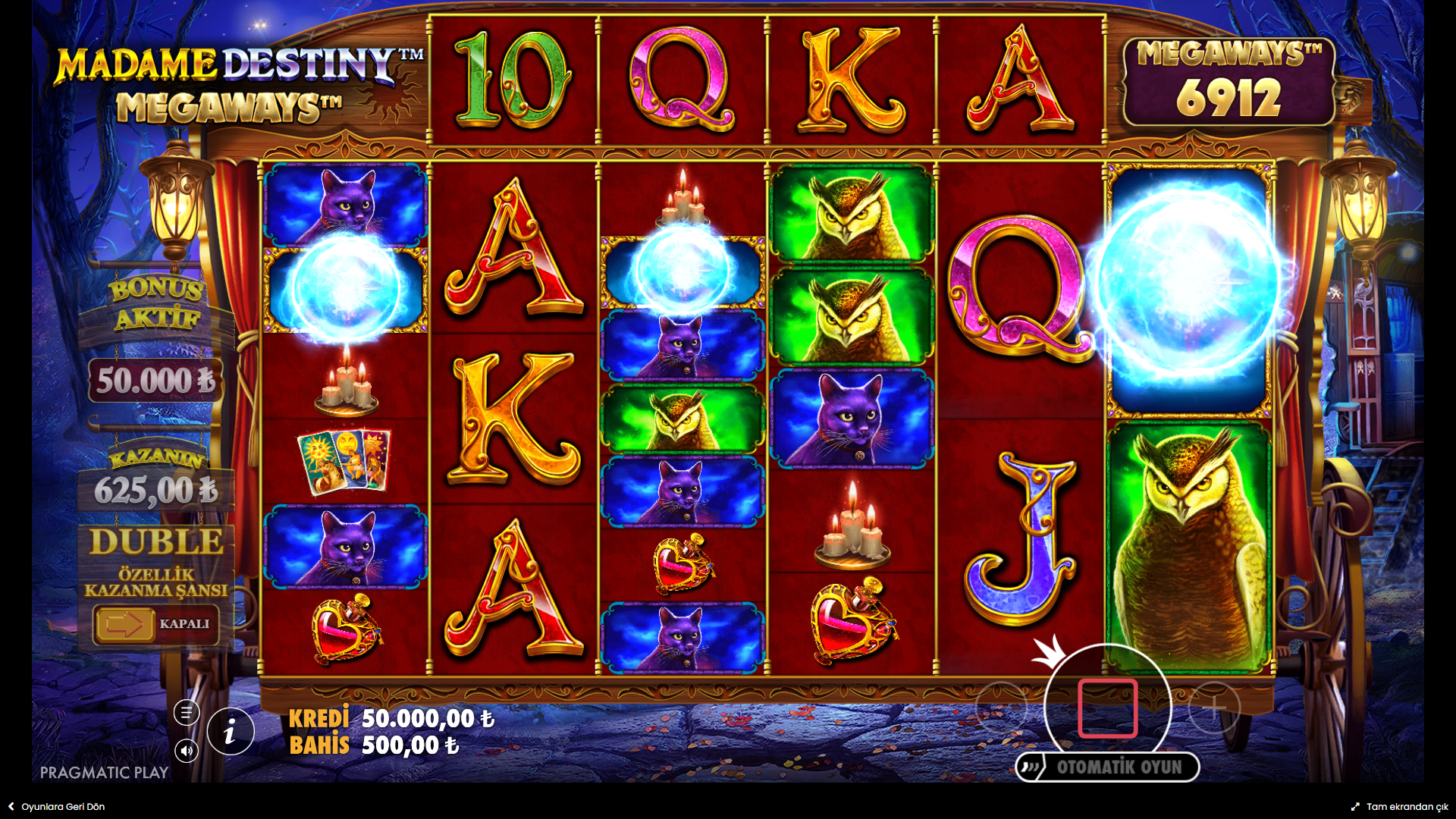Increase the bet with the plus button

[1214, 708]
